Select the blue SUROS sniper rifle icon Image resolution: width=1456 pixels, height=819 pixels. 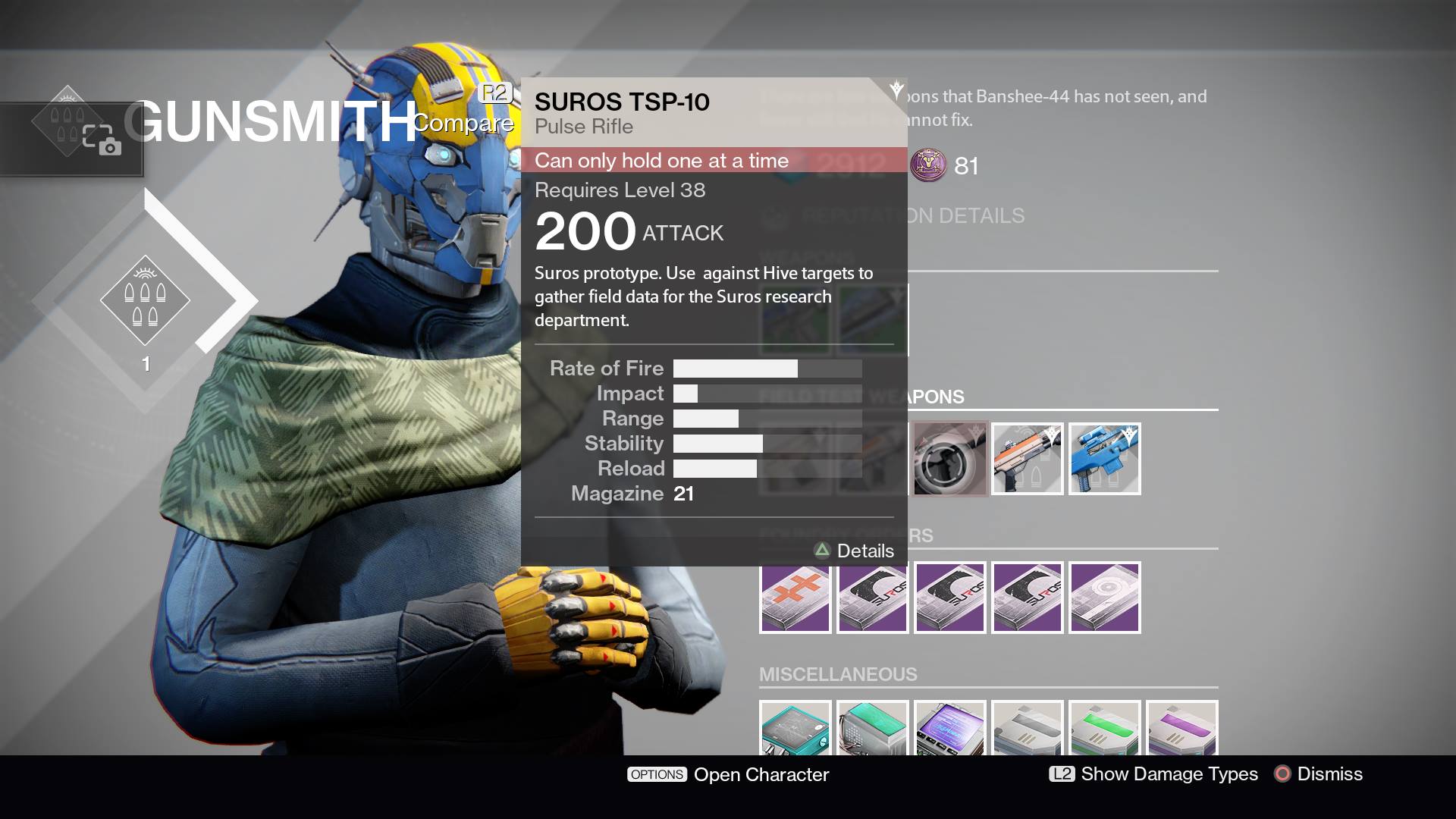[1104, 458]
